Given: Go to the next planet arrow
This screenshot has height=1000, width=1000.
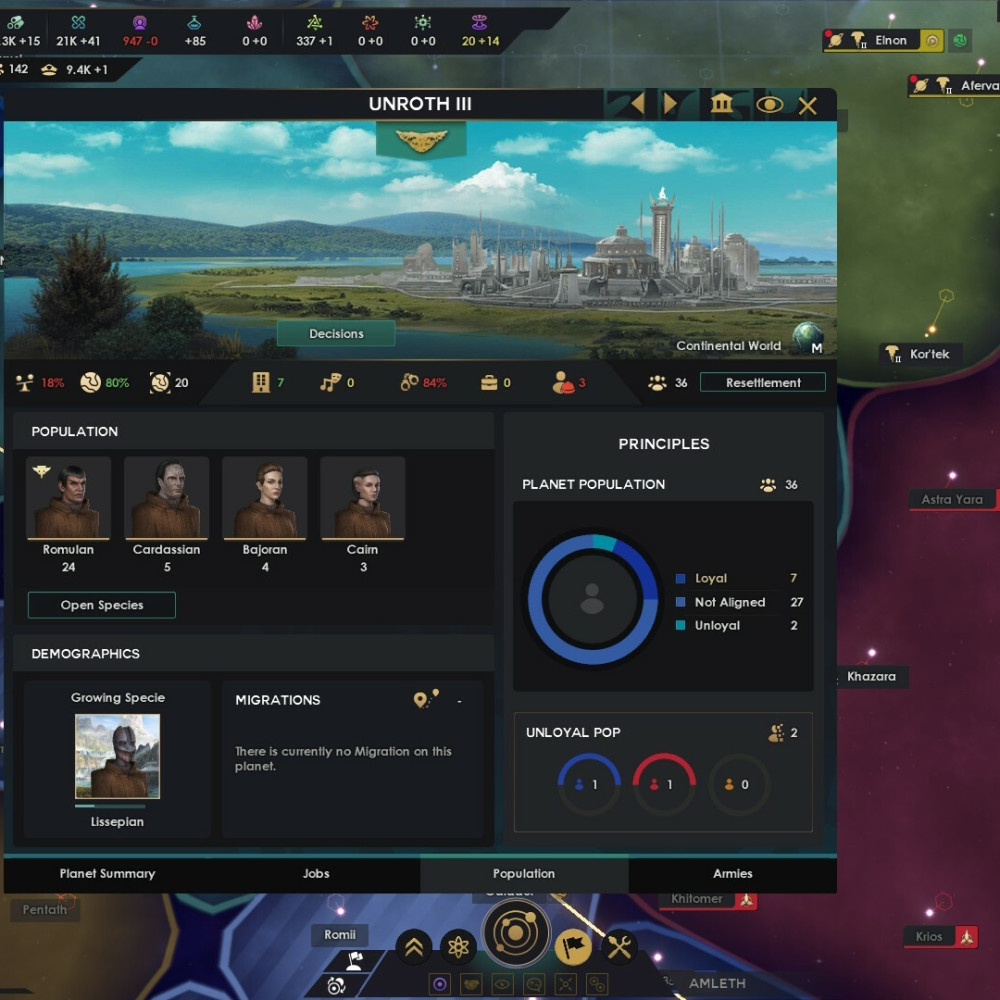Looking at the screenshot, I should (672, 104).
